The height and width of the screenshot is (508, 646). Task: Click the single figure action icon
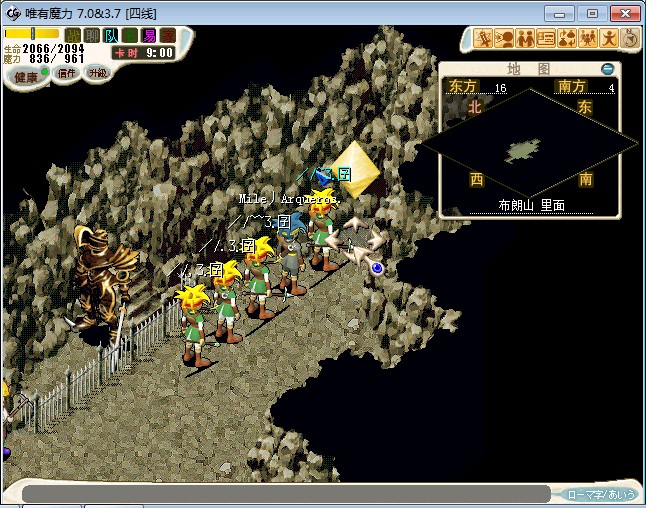609,39
